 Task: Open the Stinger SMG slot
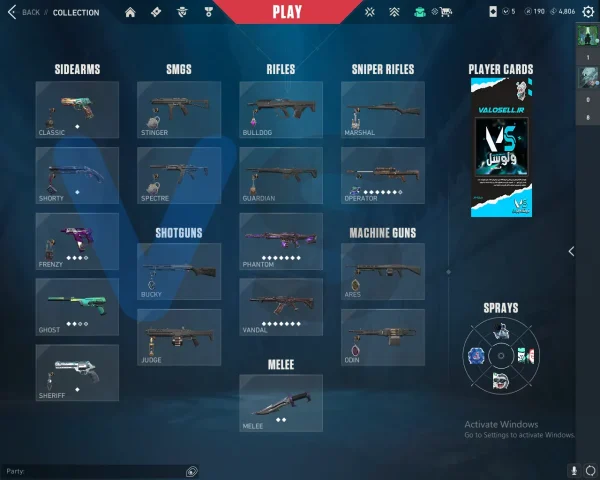pos(179,109)
